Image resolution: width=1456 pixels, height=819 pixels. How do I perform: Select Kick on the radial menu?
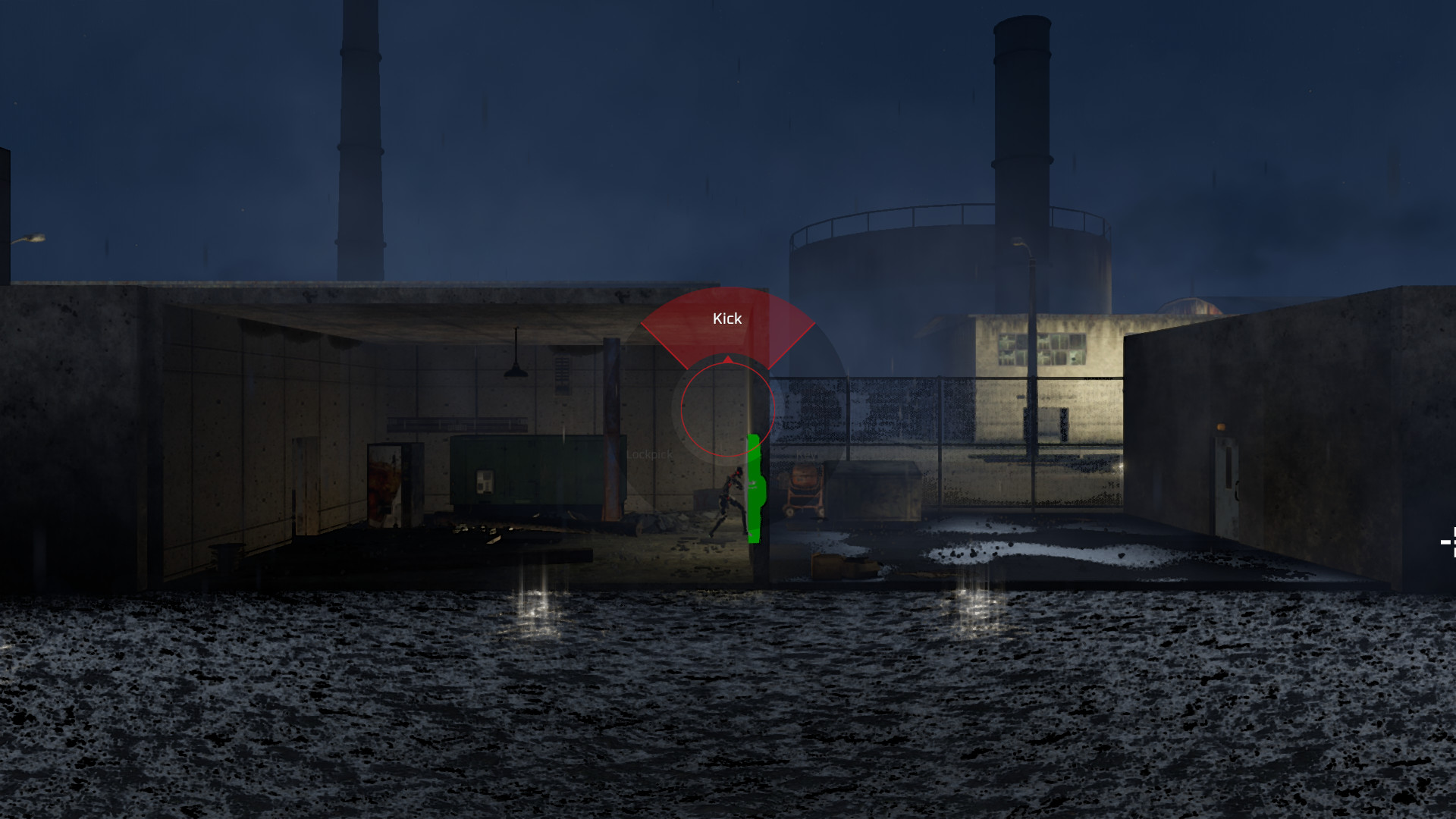[x=726, y=318]
